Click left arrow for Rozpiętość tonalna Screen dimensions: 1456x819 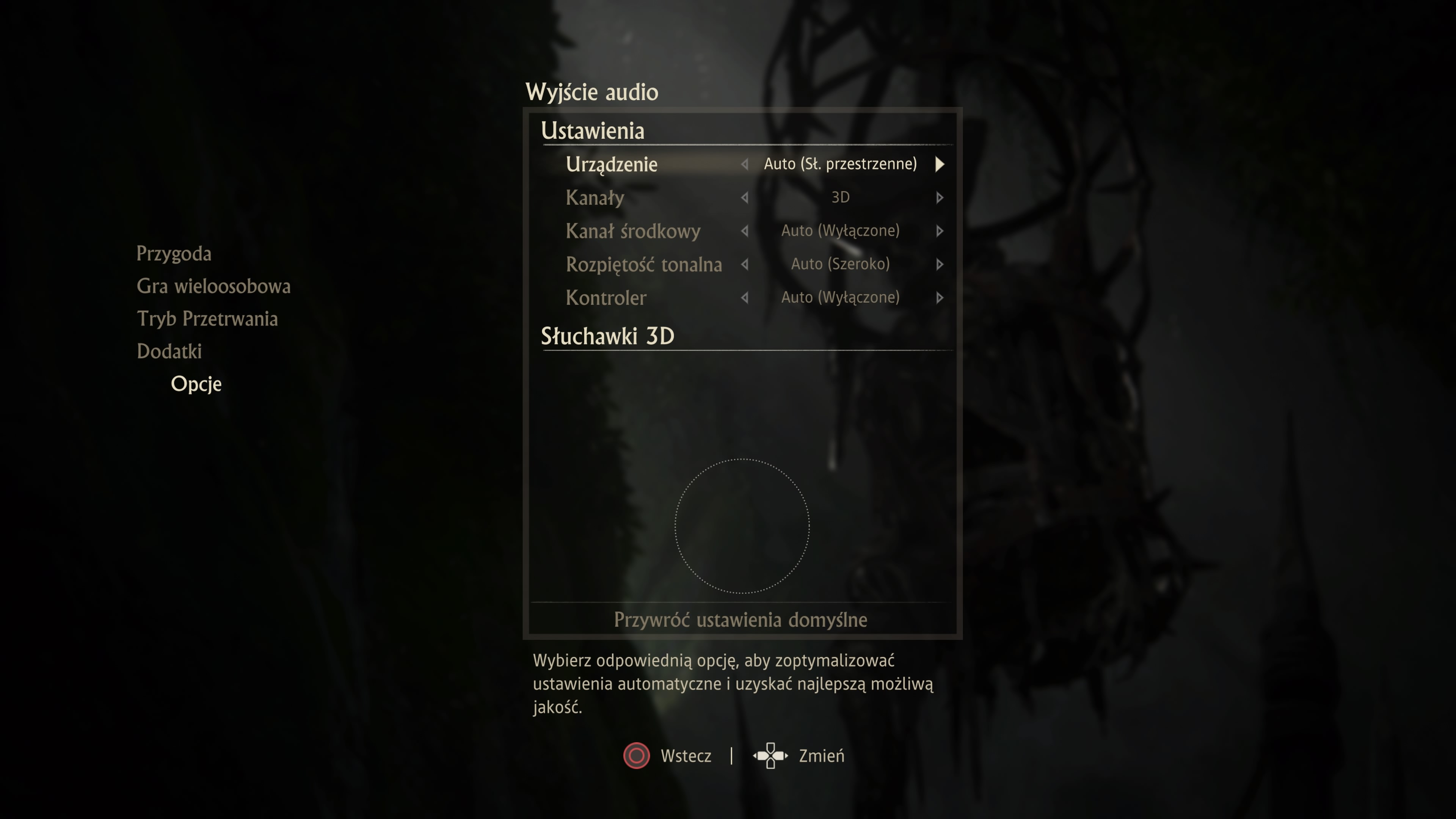pyautogui.click(x=744, y=265)
